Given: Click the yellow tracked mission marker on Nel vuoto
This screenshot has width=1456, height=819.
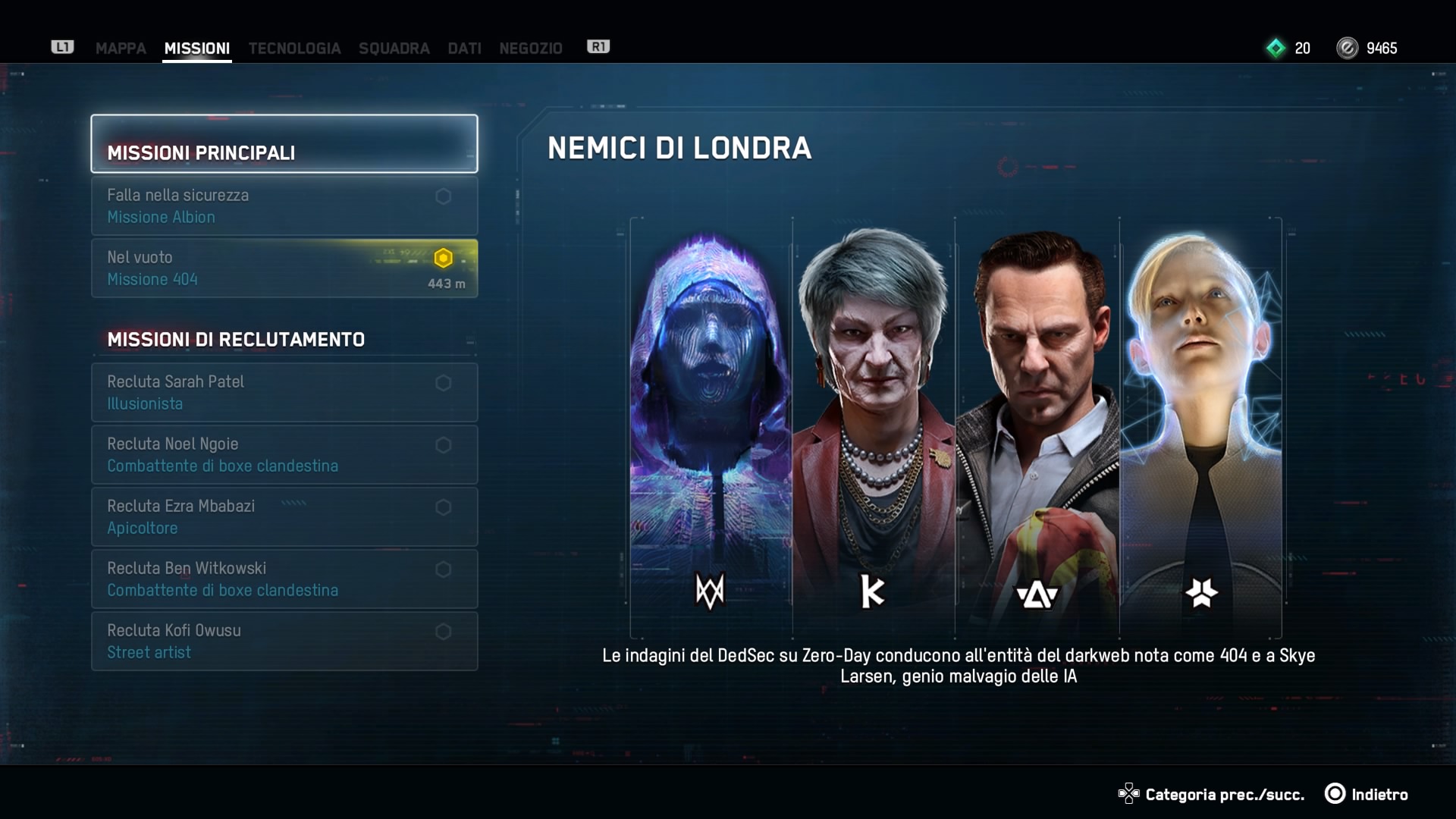Looking at the screenshot, I should click(444, 258).
